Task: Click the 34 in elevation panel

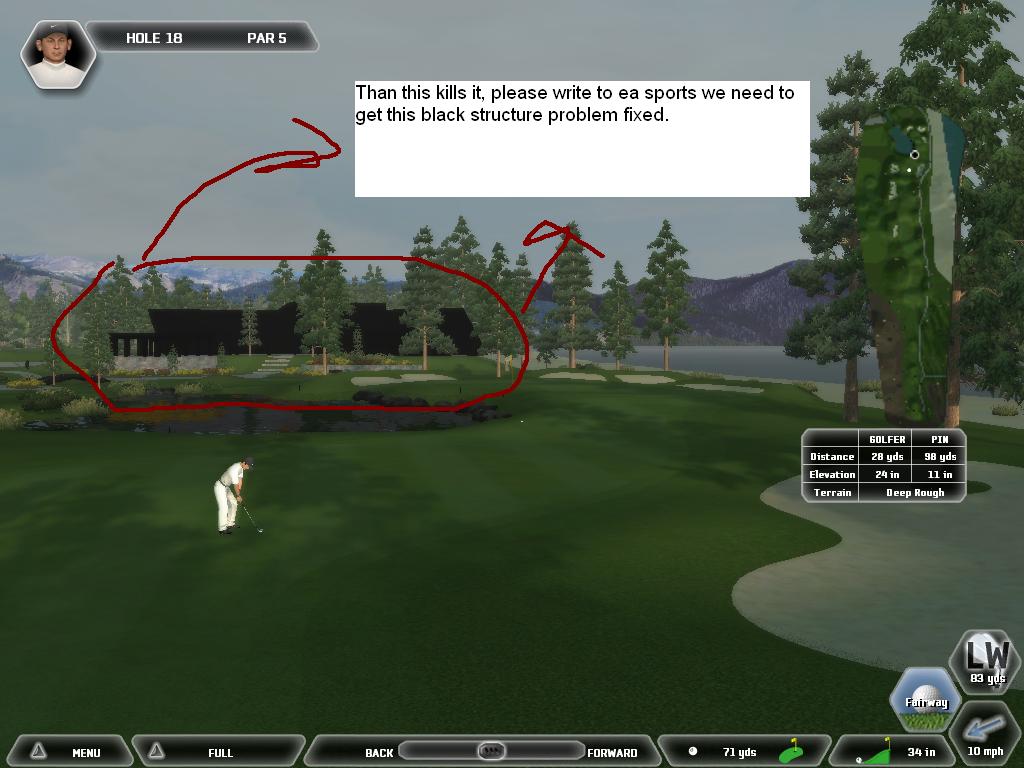Action: (895, 752)
